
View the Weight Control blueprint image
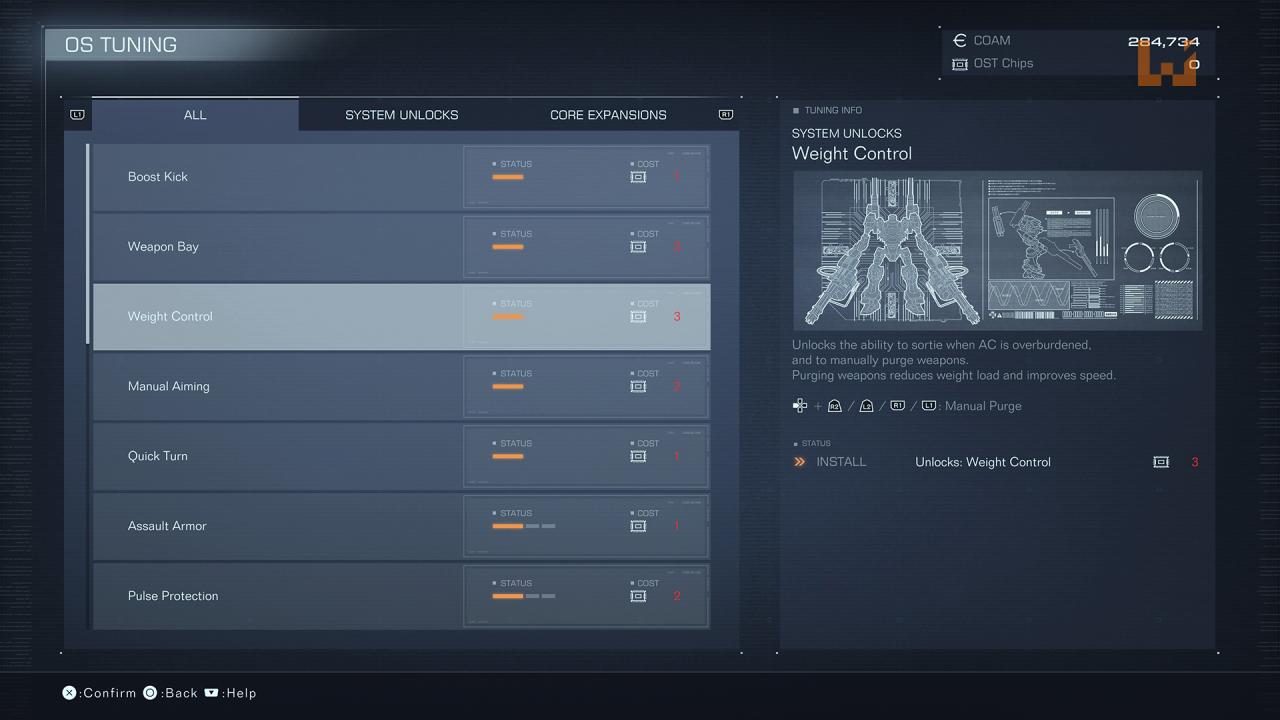[997, 250]
